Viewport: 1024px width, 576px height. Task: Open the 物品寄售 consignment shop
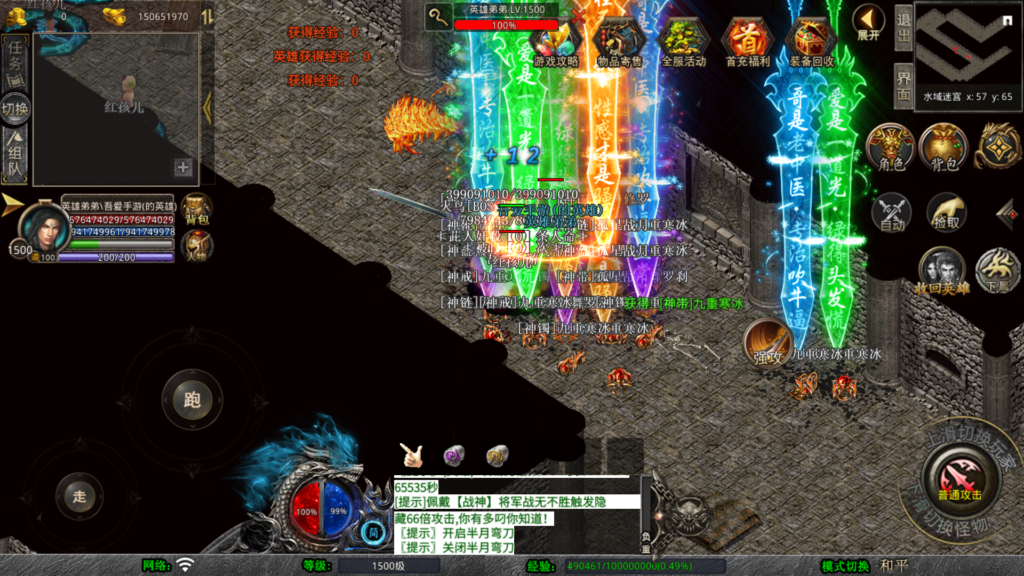(620, 41)
